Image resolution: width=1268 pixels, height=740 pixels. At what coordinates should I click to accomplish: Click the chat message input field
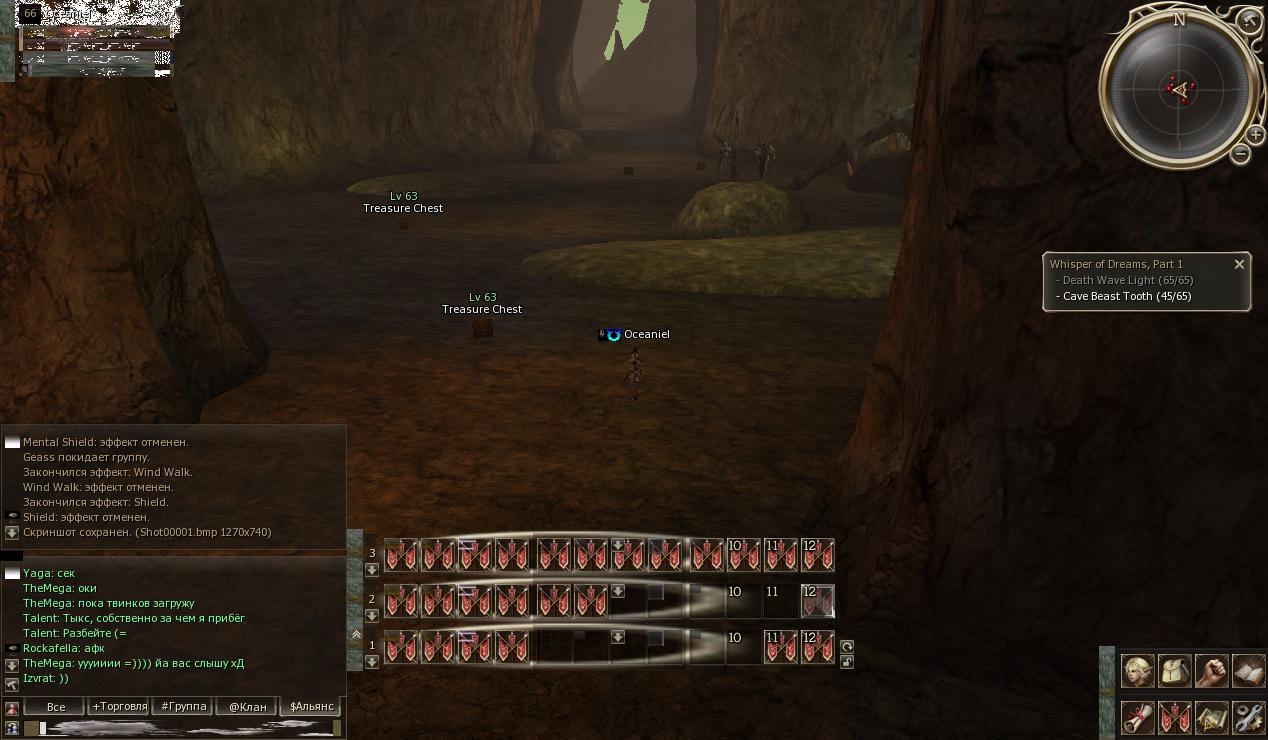(185, 728)
